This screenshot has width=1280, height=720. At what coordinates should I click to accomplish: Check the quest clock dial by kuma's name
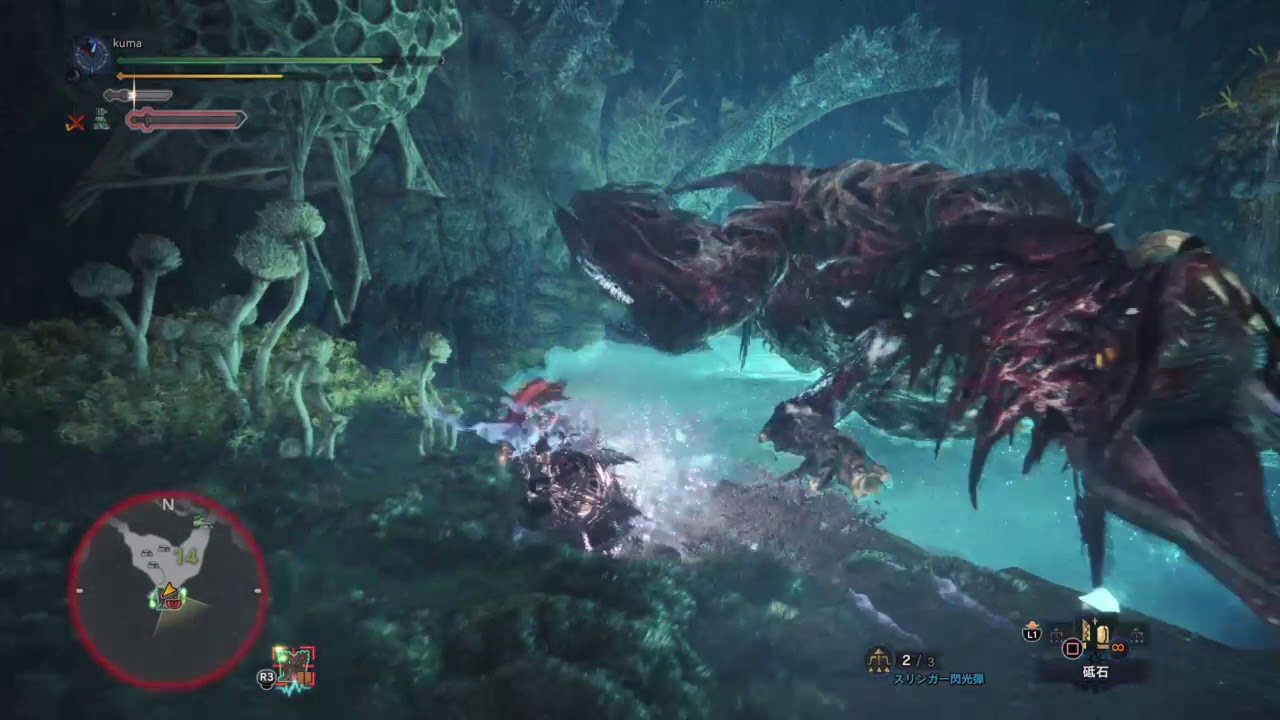[x=92, y=56]
